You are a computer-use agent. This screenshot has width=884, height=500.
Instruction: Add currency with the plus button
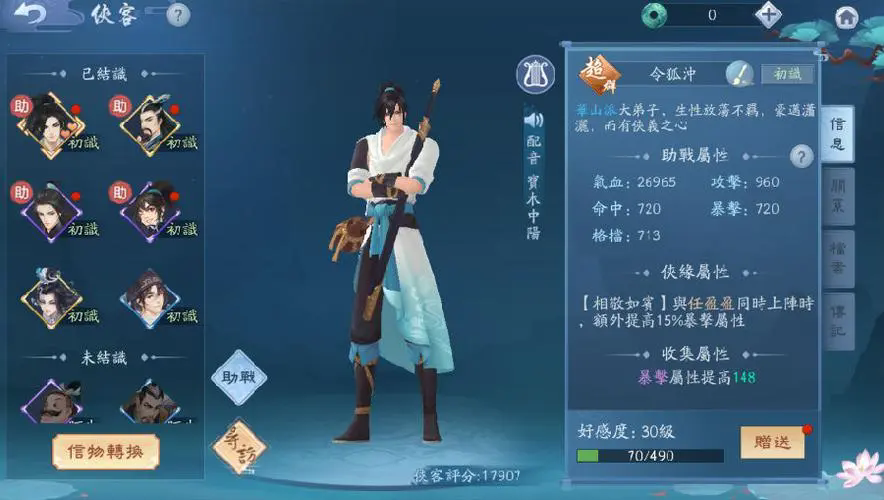coord(768,14)
